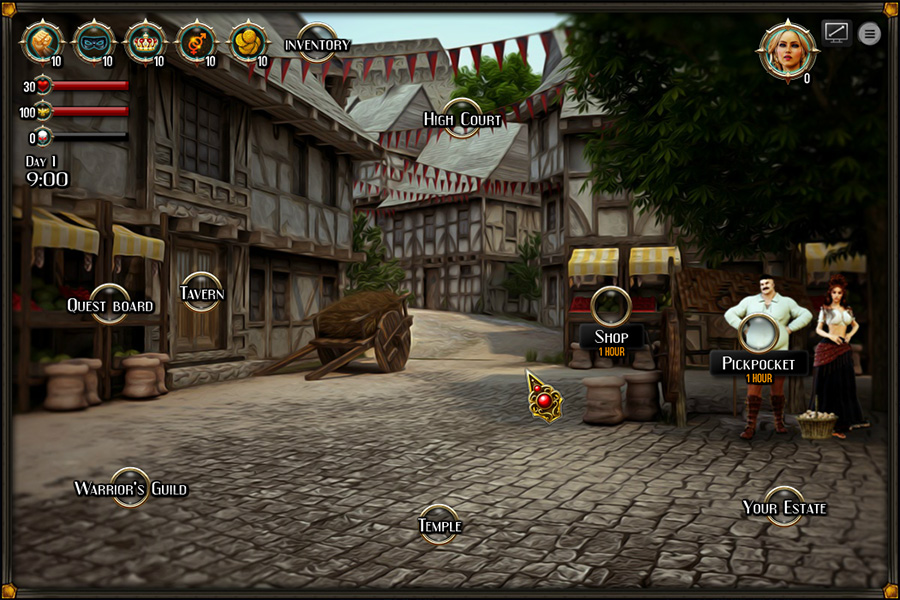Open the blonde woman portrait
The image size is (900, 600).
(x=788, y=48)
